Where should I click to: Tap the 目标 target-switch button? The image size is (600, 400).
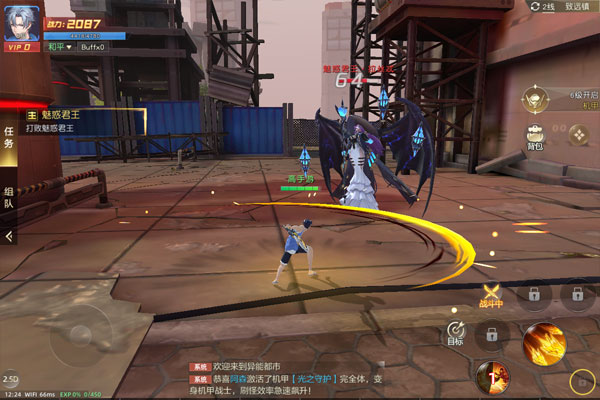pyautogui.click(x=456, y=331)
